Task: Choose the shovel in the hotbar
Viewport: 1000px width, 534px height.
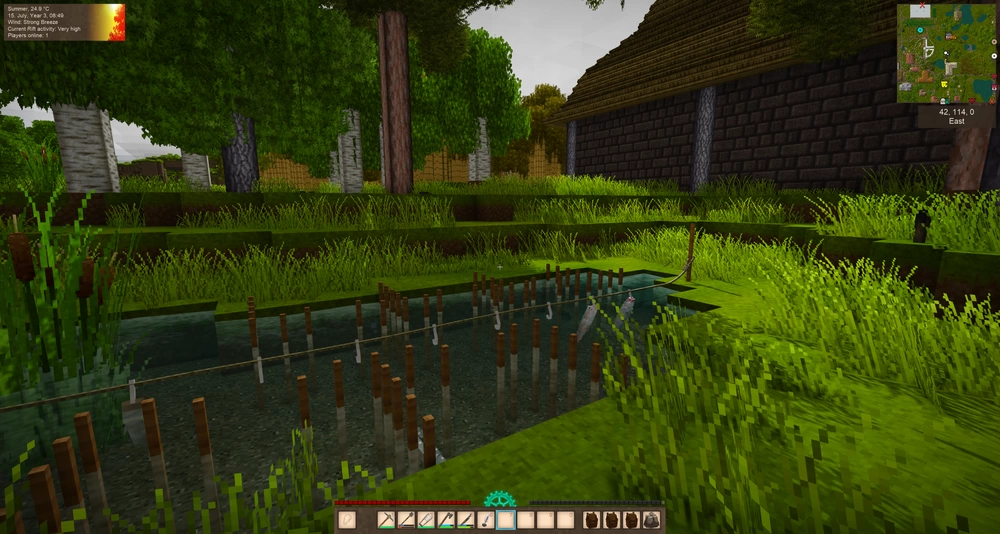Action: click(x=406, y=520)
